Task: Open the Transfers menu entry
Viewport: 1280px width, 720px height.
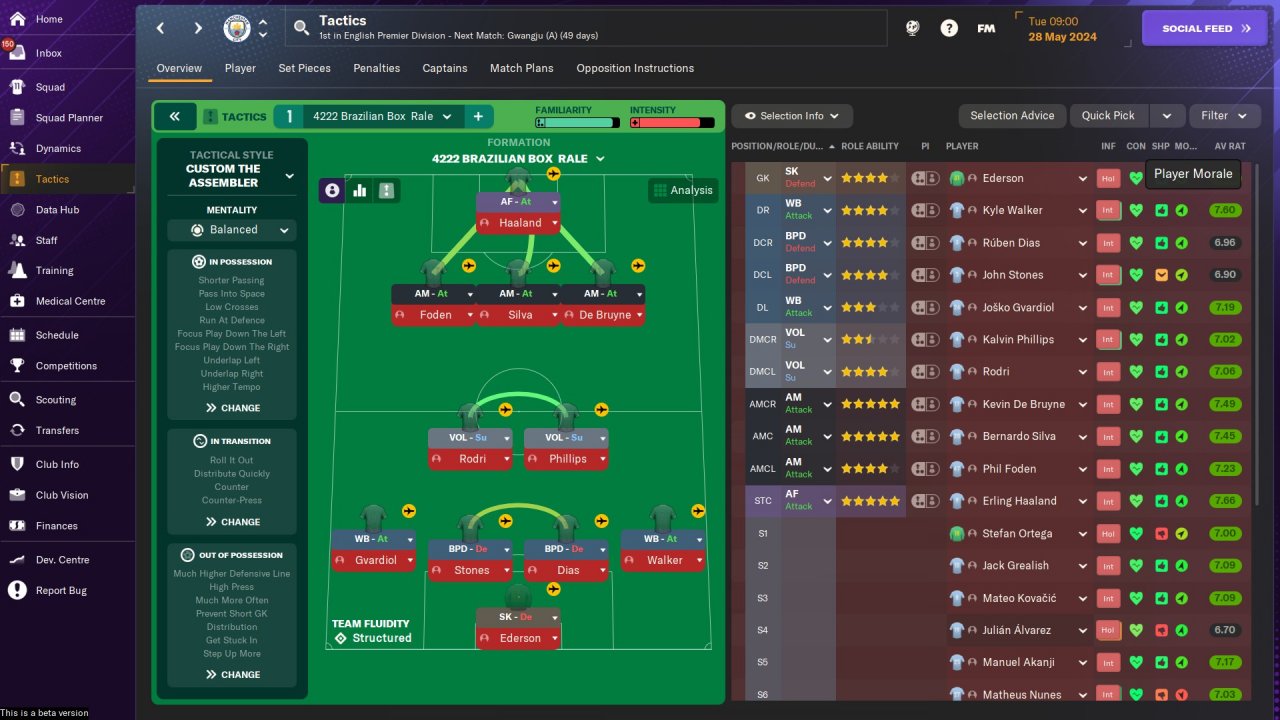Action: 57,430
